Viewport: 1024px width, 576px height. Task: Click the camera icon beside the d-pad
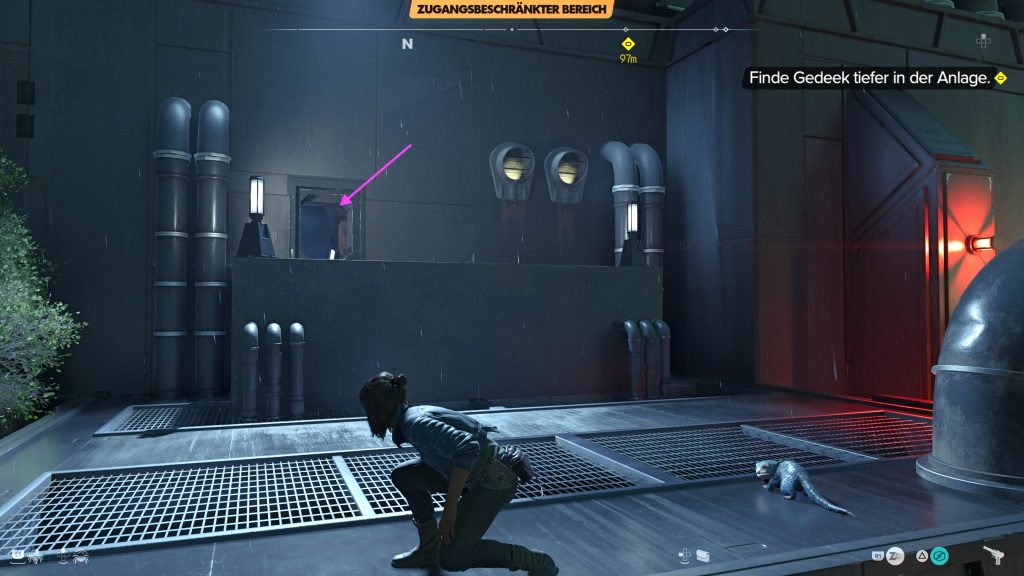705,554
